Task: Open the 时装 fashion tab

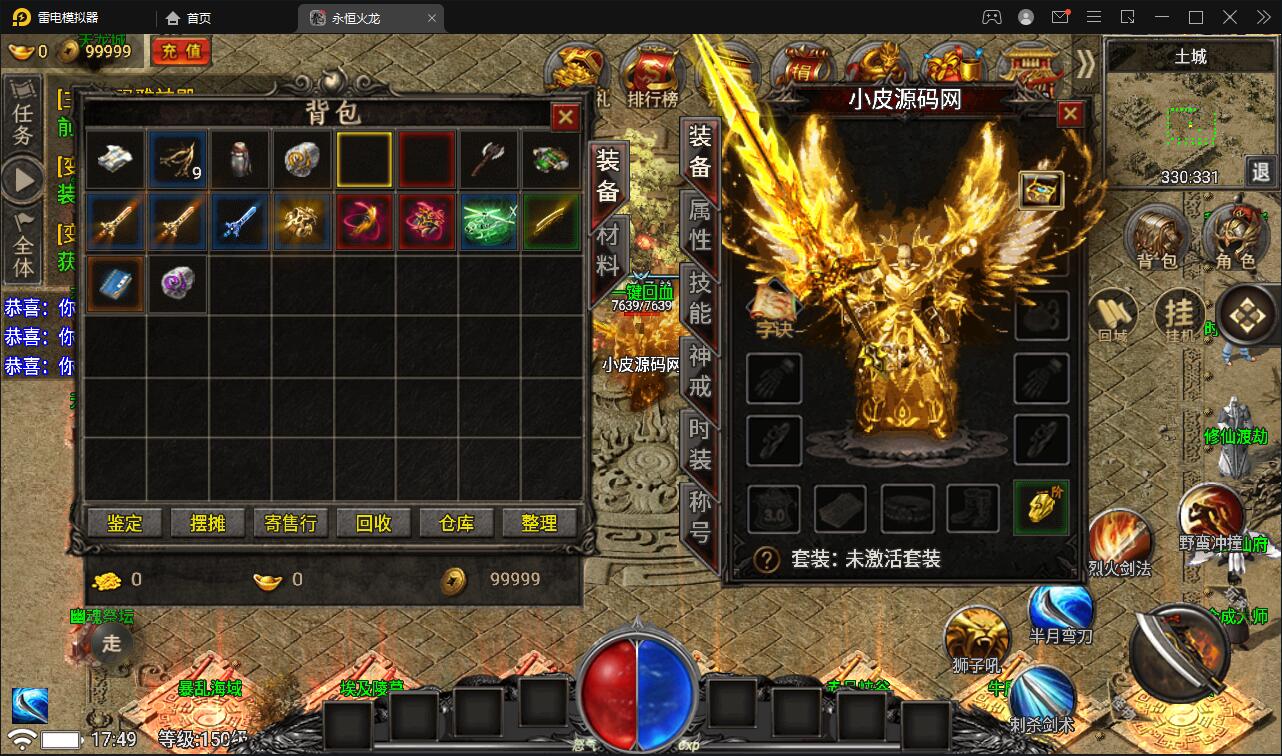Action: point(700,443)
